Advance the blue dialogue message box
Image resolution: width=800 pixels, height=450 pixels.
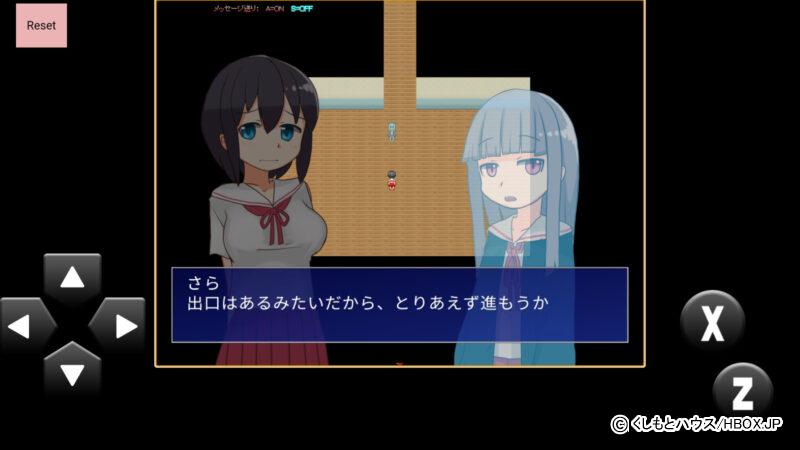[399, 304]
